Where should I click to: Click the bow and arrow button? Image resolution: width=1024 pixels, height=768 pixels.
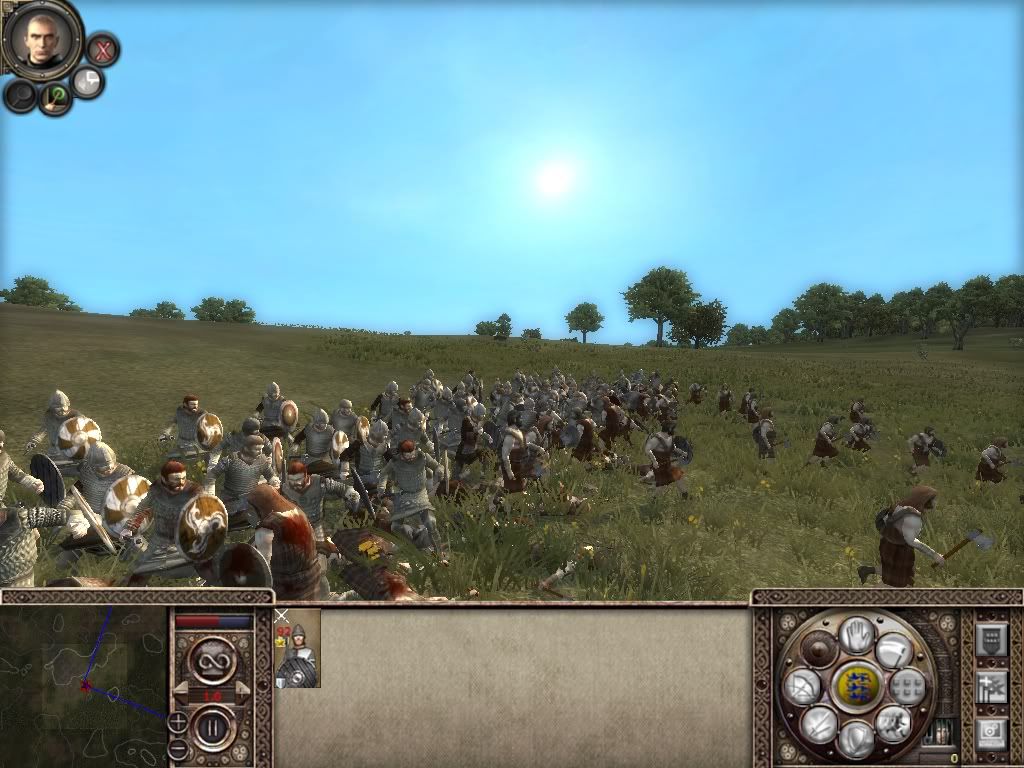tap(802, 687)
